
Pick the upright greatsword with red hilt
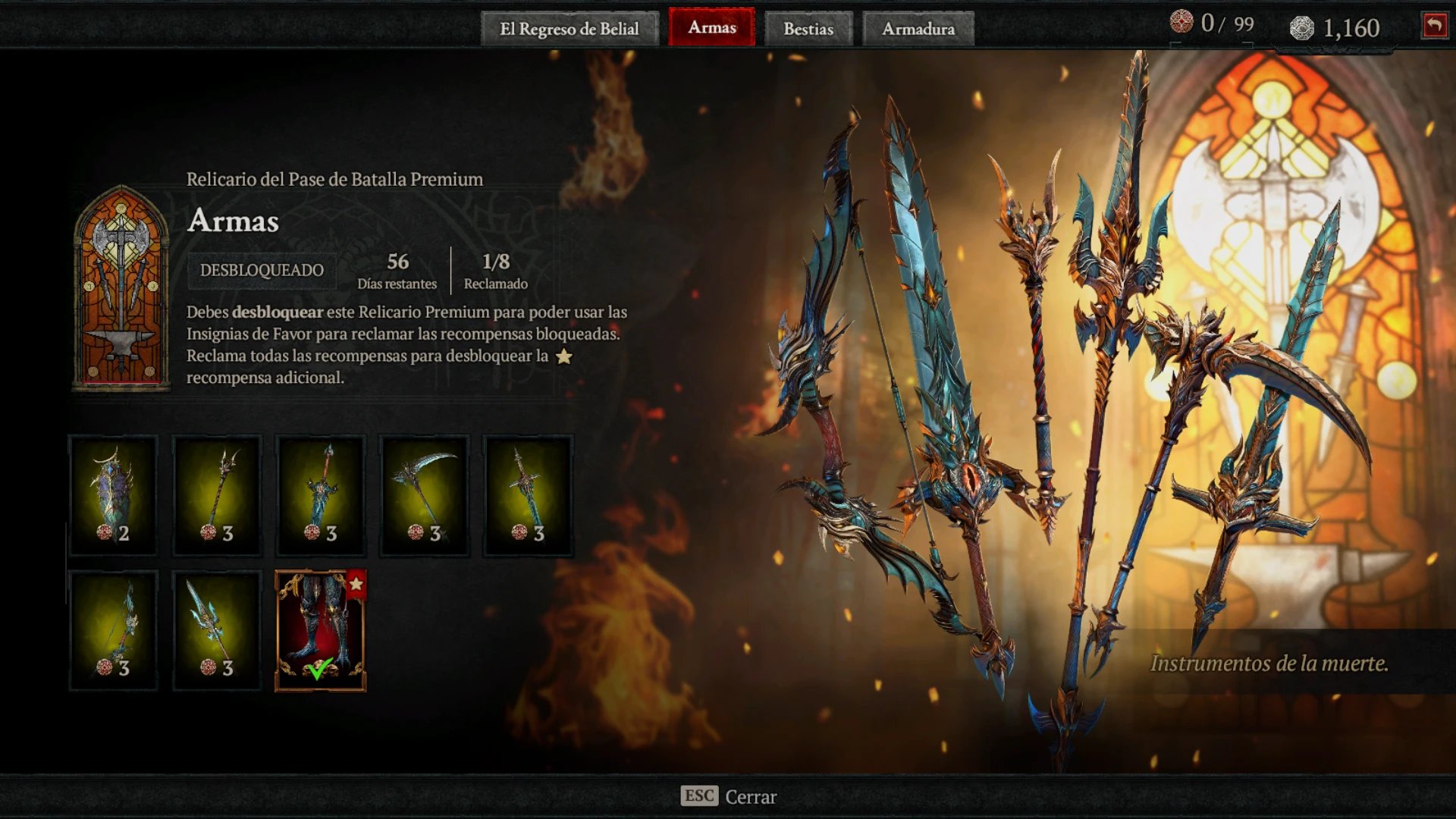tap(321, 495)
